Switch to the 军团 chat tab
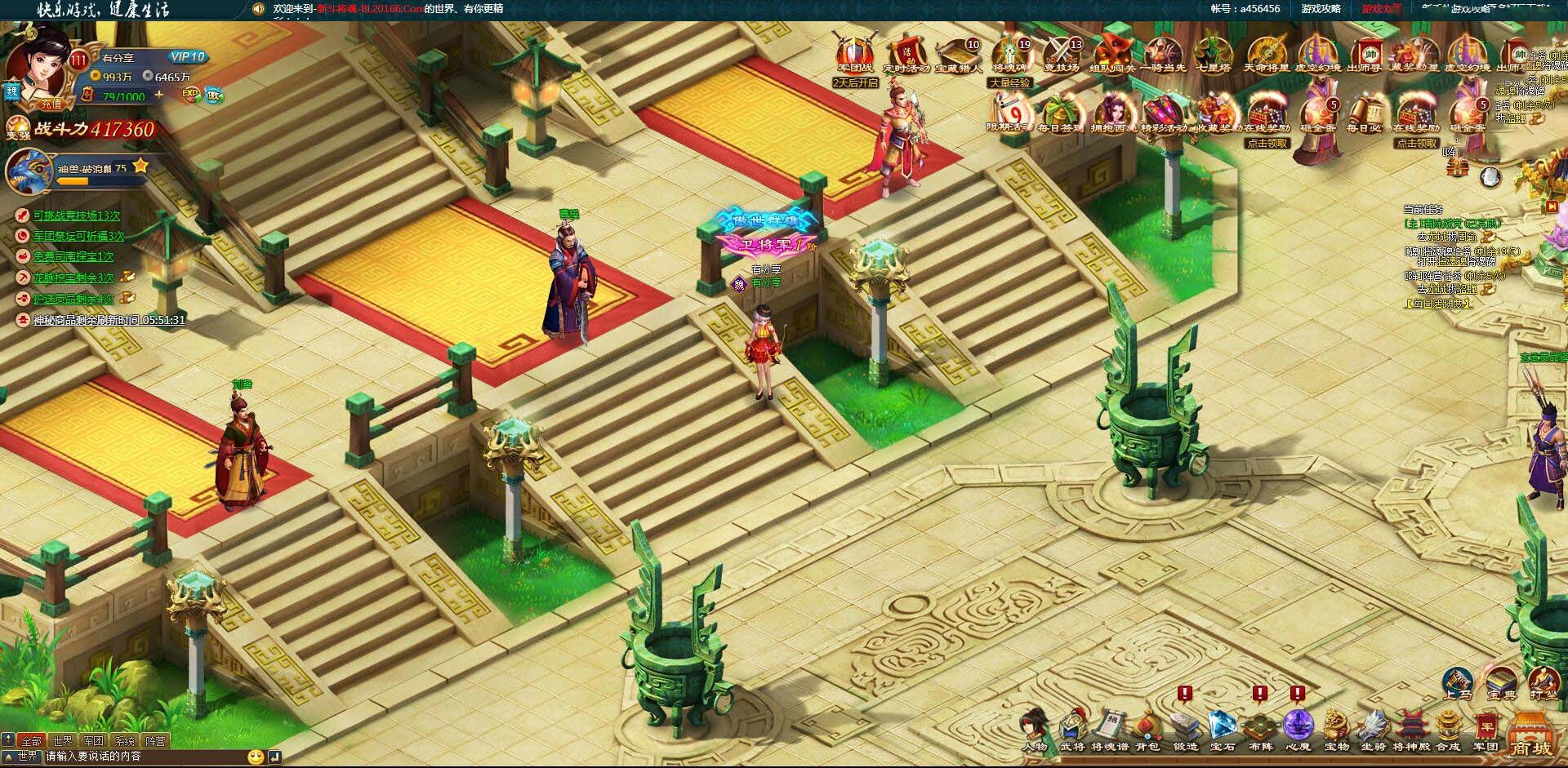 (94, 742)
